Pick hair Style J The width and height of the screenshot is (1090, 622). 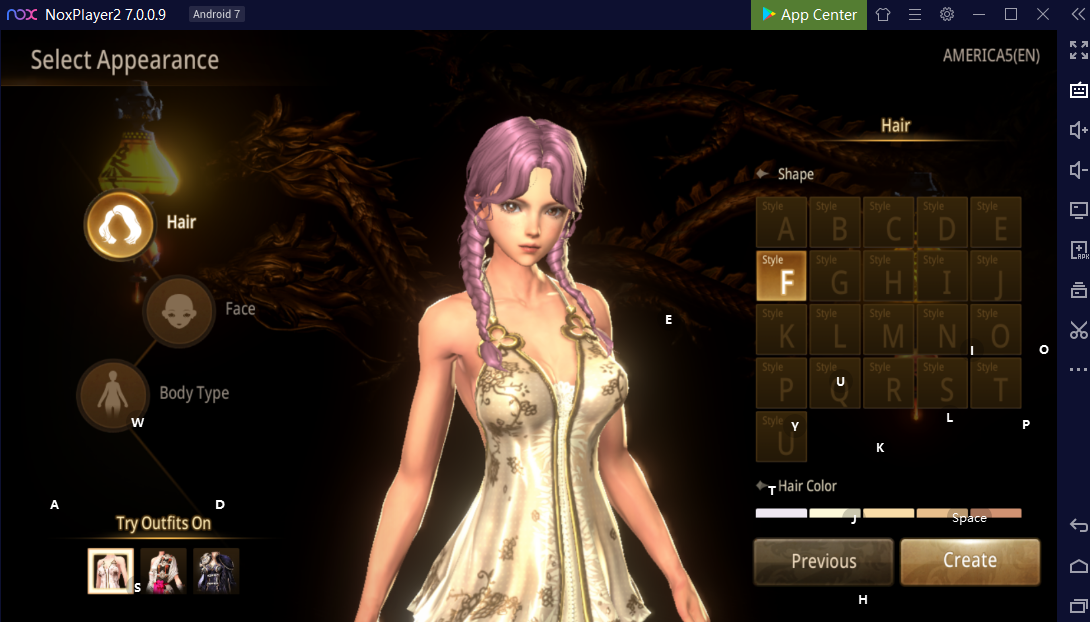[x=995, y=276]
